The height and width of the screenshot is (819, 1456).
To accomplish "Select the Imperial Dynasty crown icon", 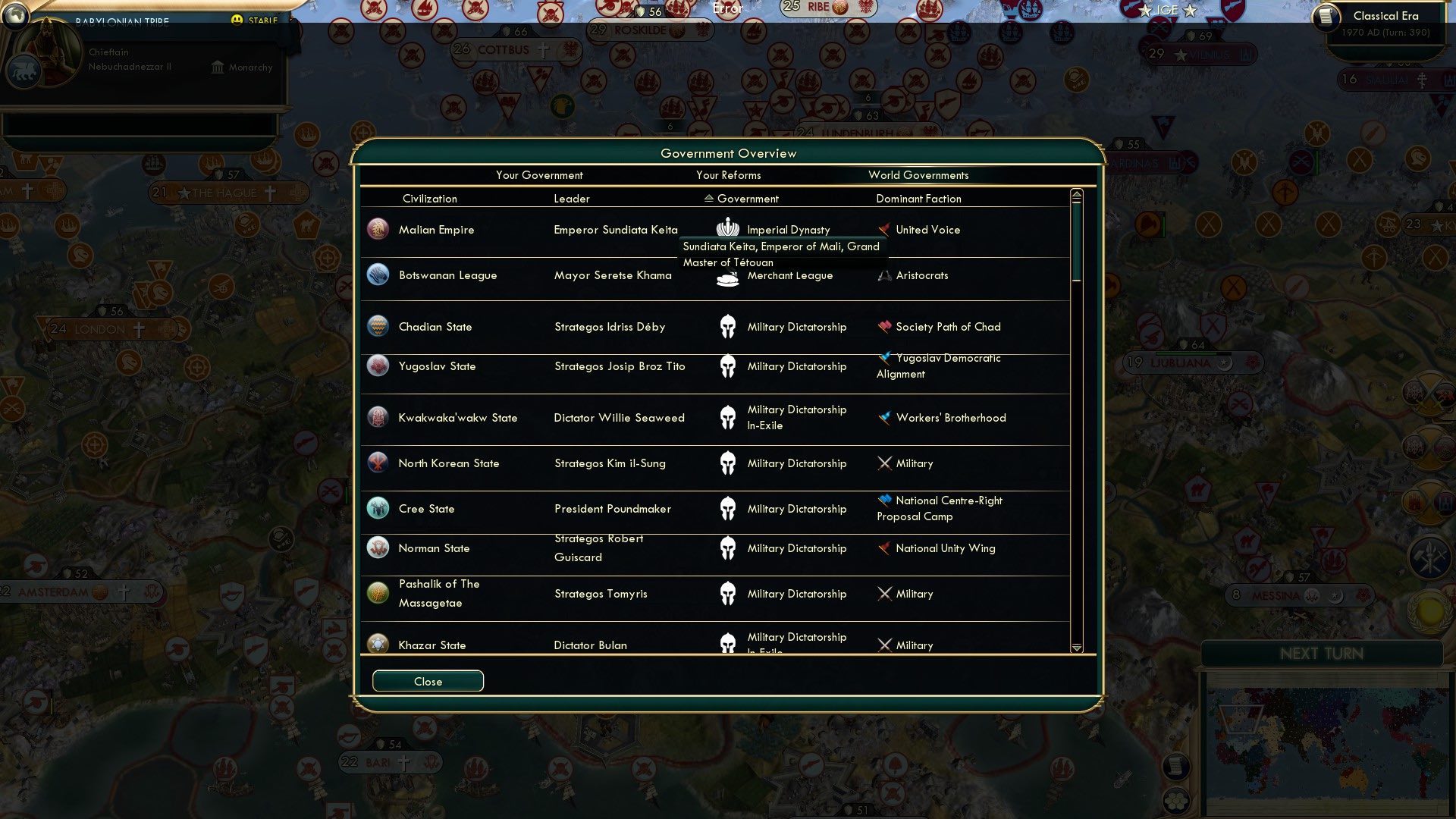I will (727, 229).
